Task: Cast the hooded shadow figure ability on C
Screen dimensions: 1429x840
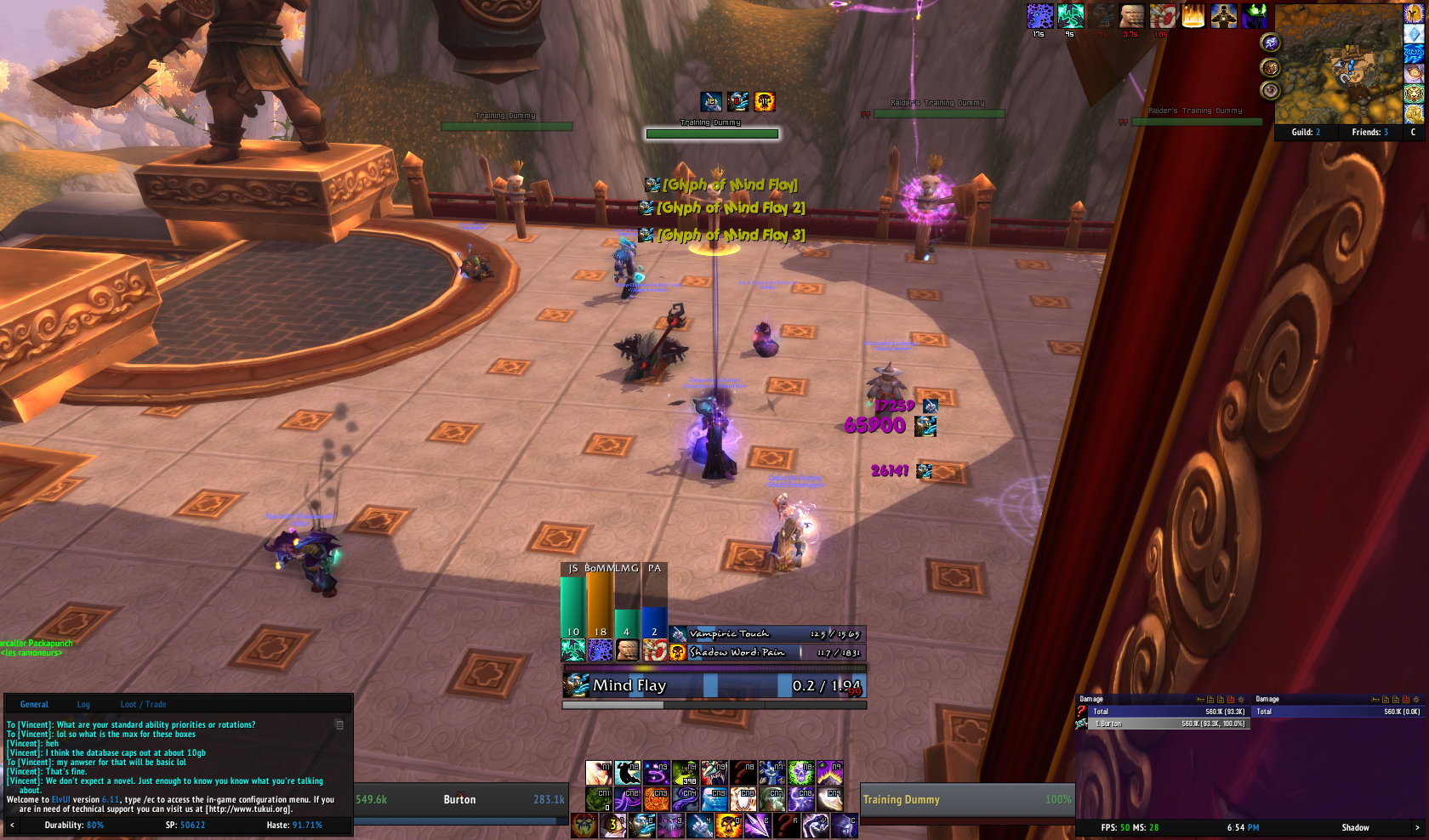Action: coord(844,826)
